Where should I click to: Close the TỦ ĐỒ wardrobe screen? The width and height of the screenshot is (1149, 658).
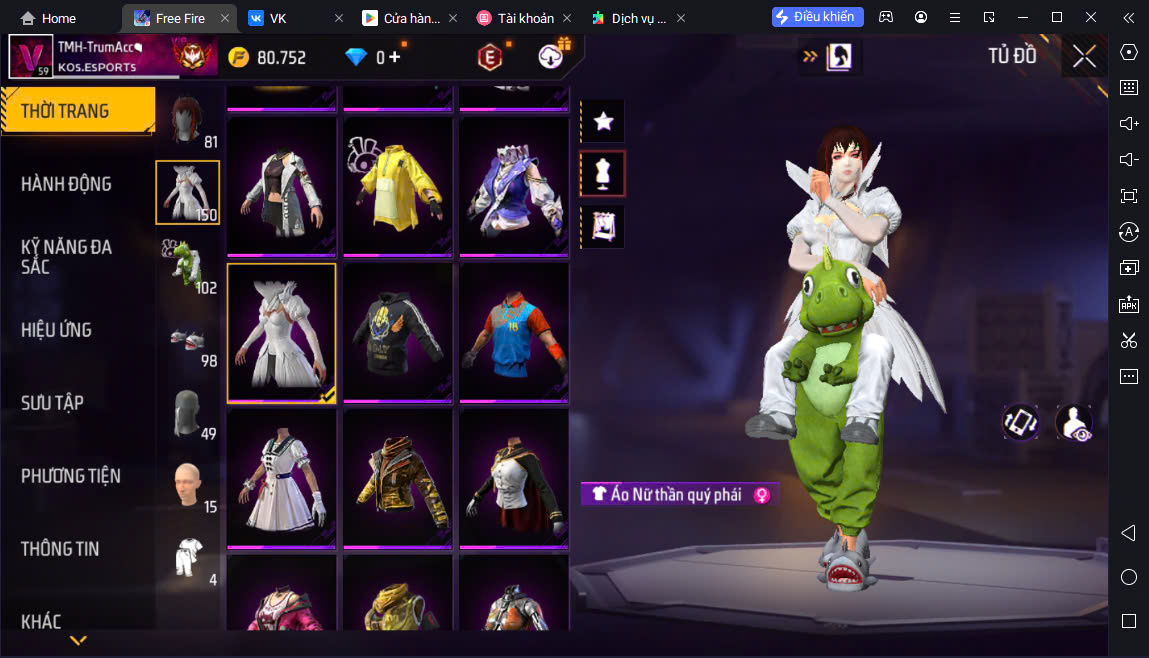(x=1084, y=57)
